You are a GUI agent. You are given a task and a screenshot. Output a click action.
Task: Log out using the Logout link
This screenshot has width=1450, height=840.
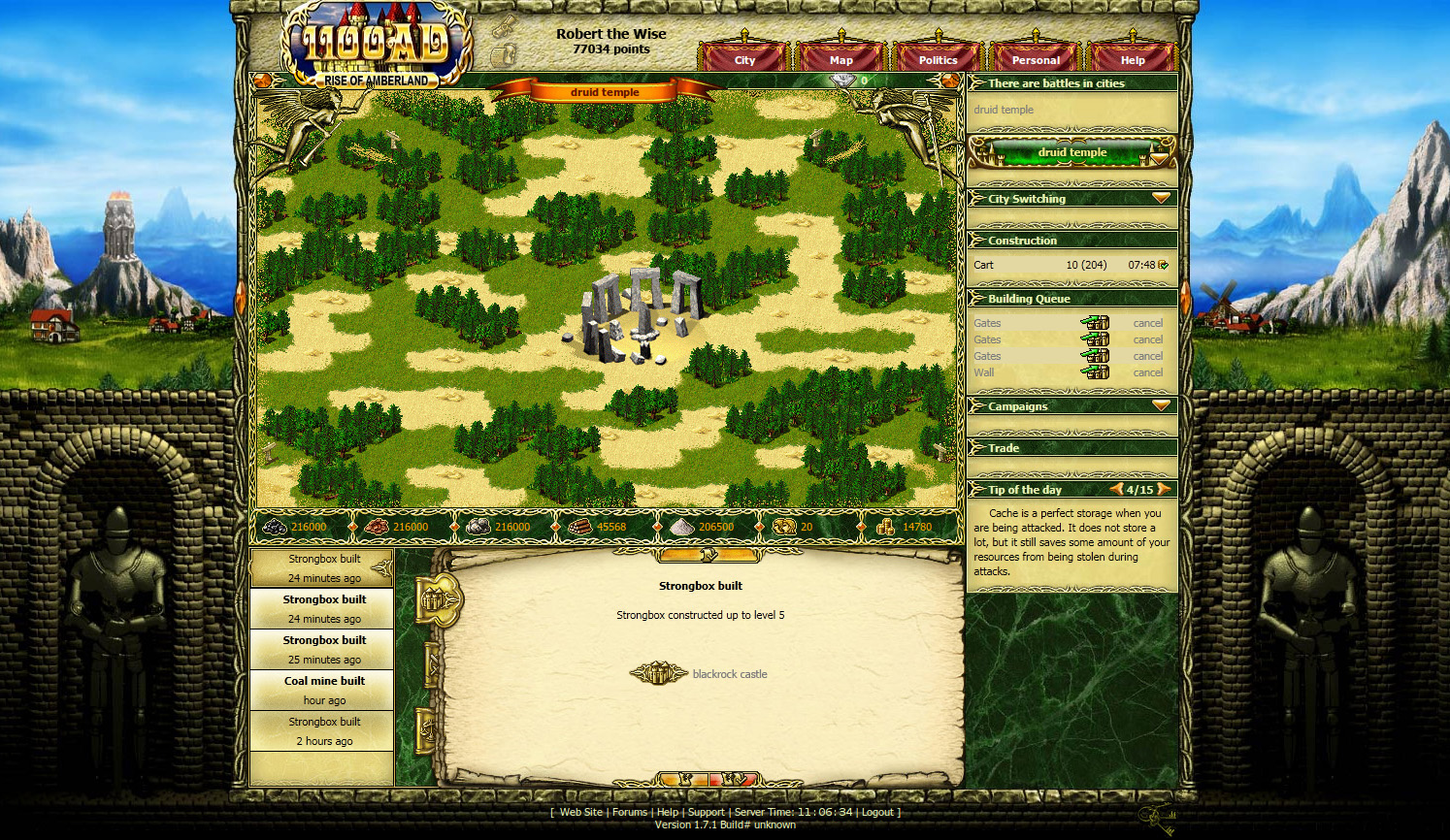876,812
